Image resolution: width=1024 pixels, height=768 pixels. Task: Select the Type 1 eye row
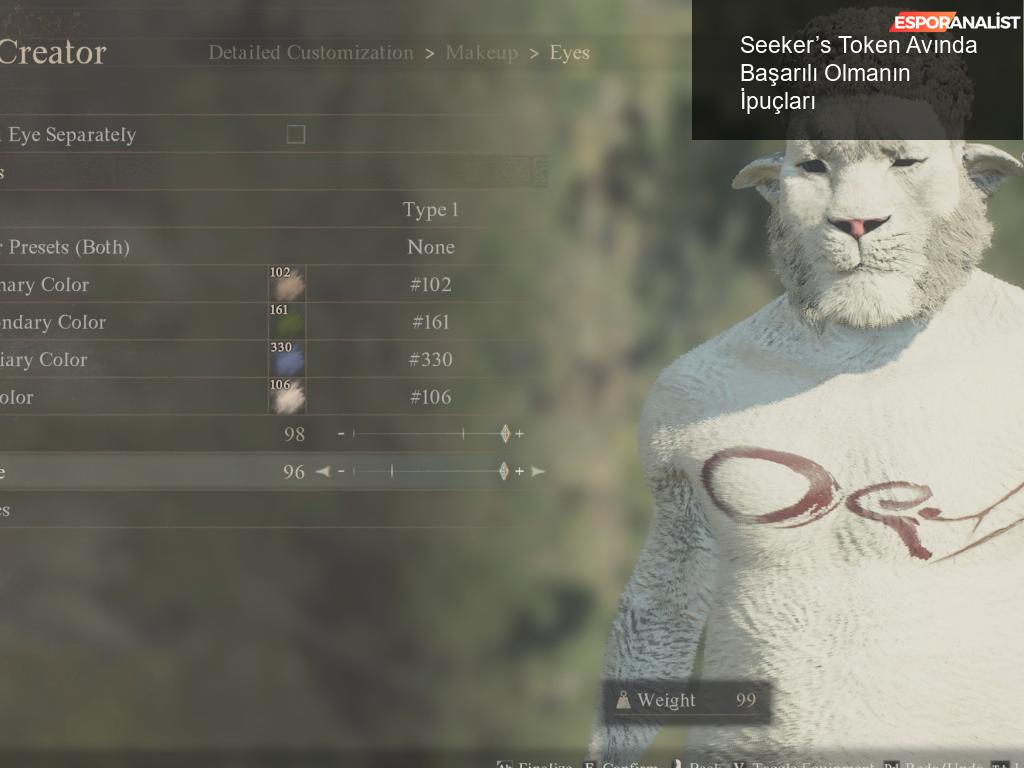(430, 210)
